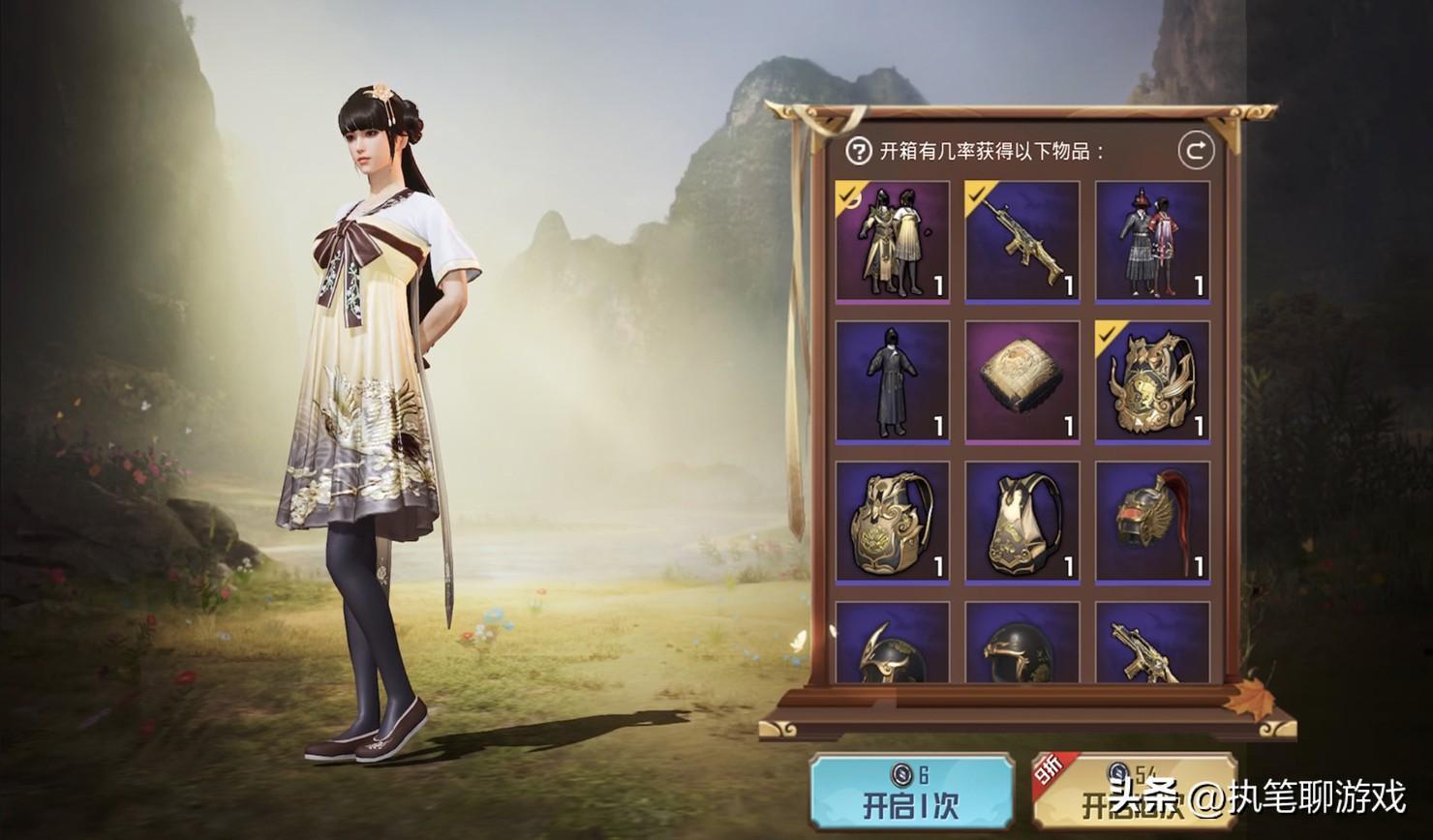The height and width of the screenshot is (840, 1433).
Task: Select the golden square box item
Action: [1021, 381]
